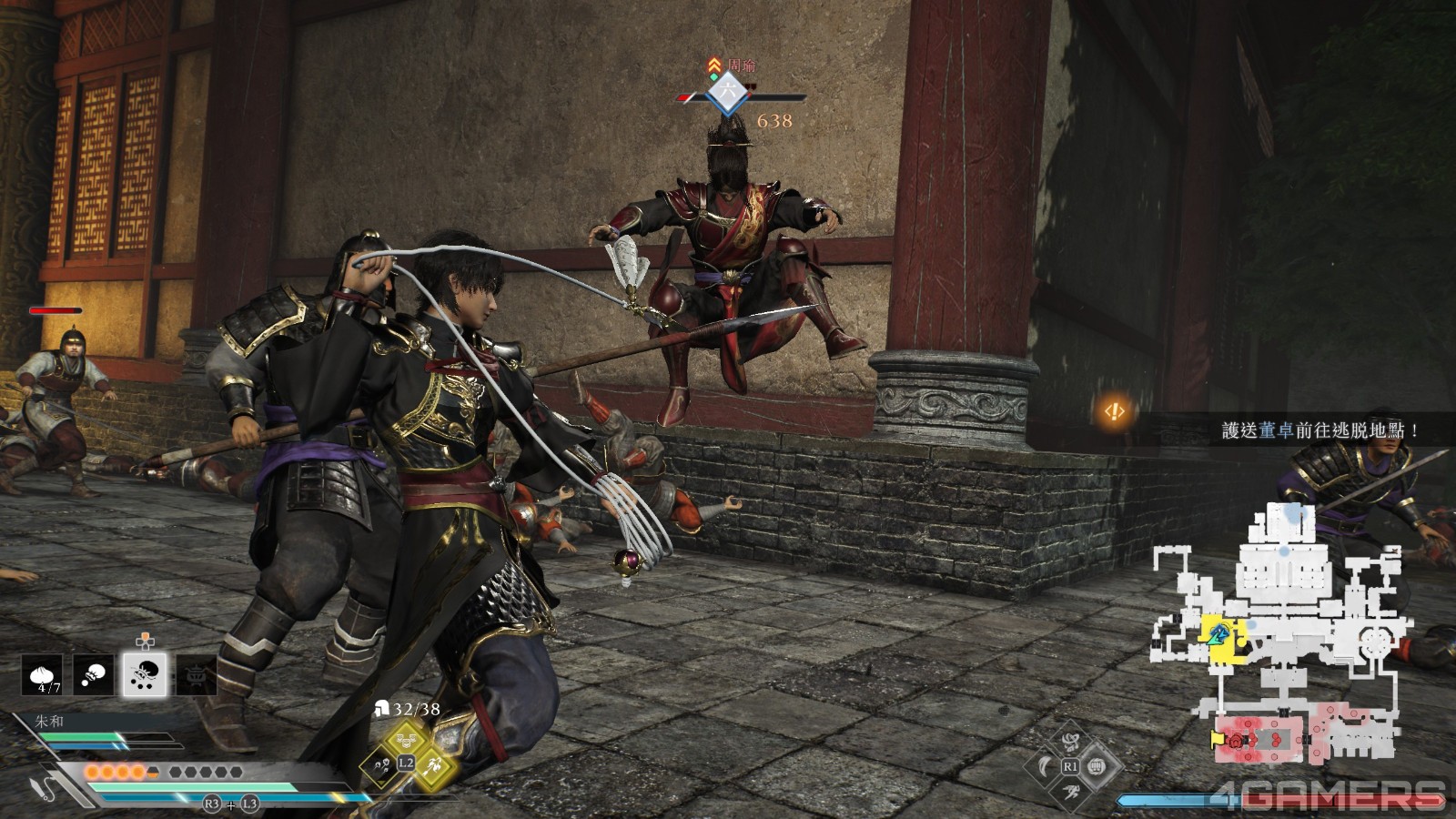Click the yellow flag escape marker on minimap
Screen dimensions: 1456x819
(x=1217, y=739)
